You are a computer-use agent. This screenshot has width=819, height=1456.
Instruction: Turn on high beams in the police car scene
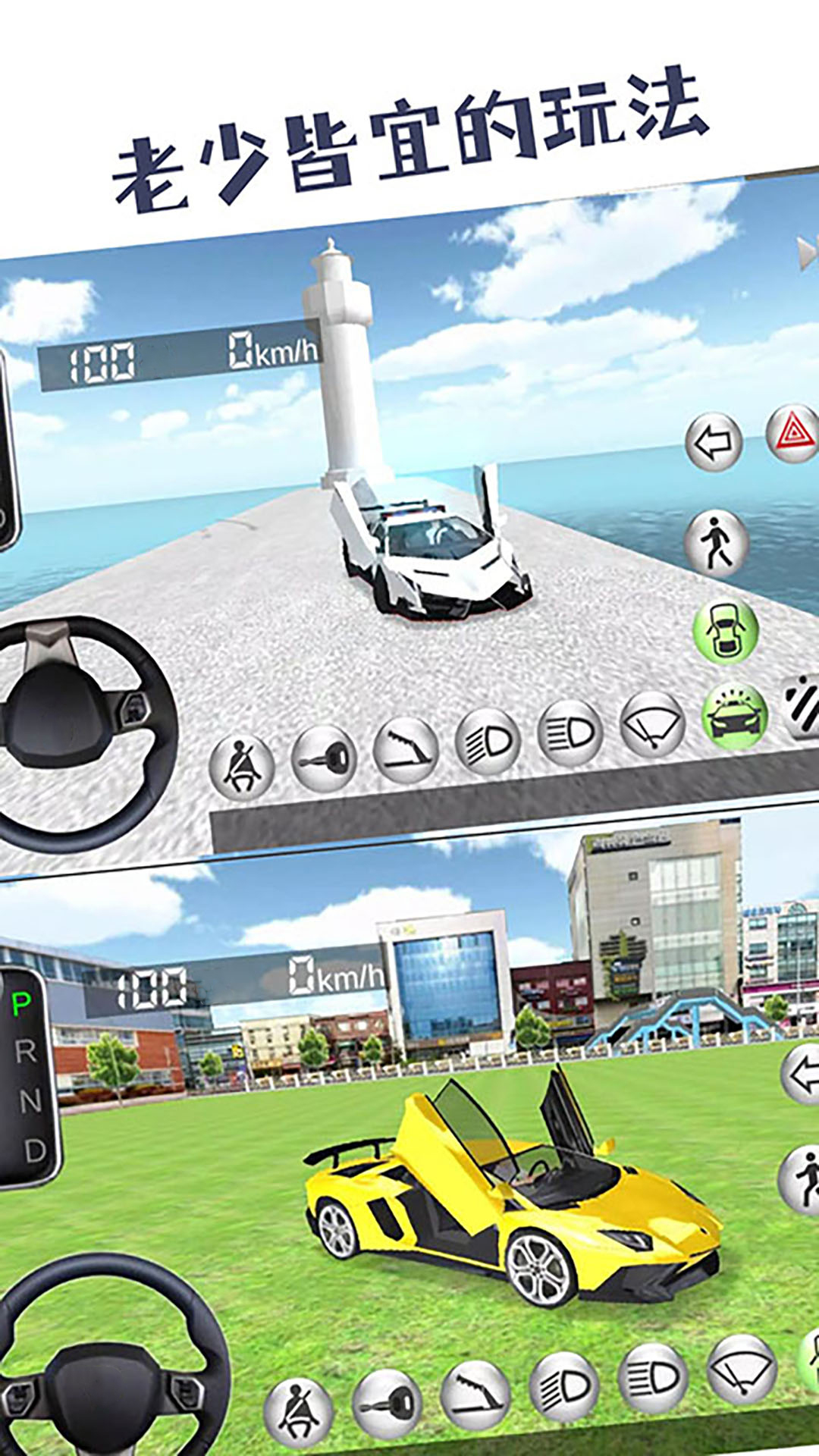click(x=570, y=733)
